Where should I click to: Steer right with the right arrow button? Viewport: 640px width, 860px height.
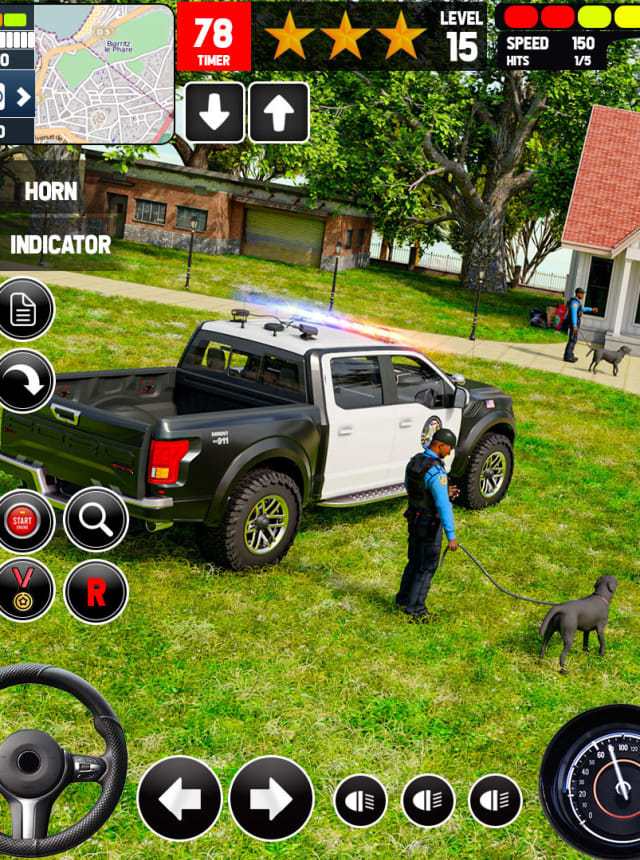(x=271, y=798)
